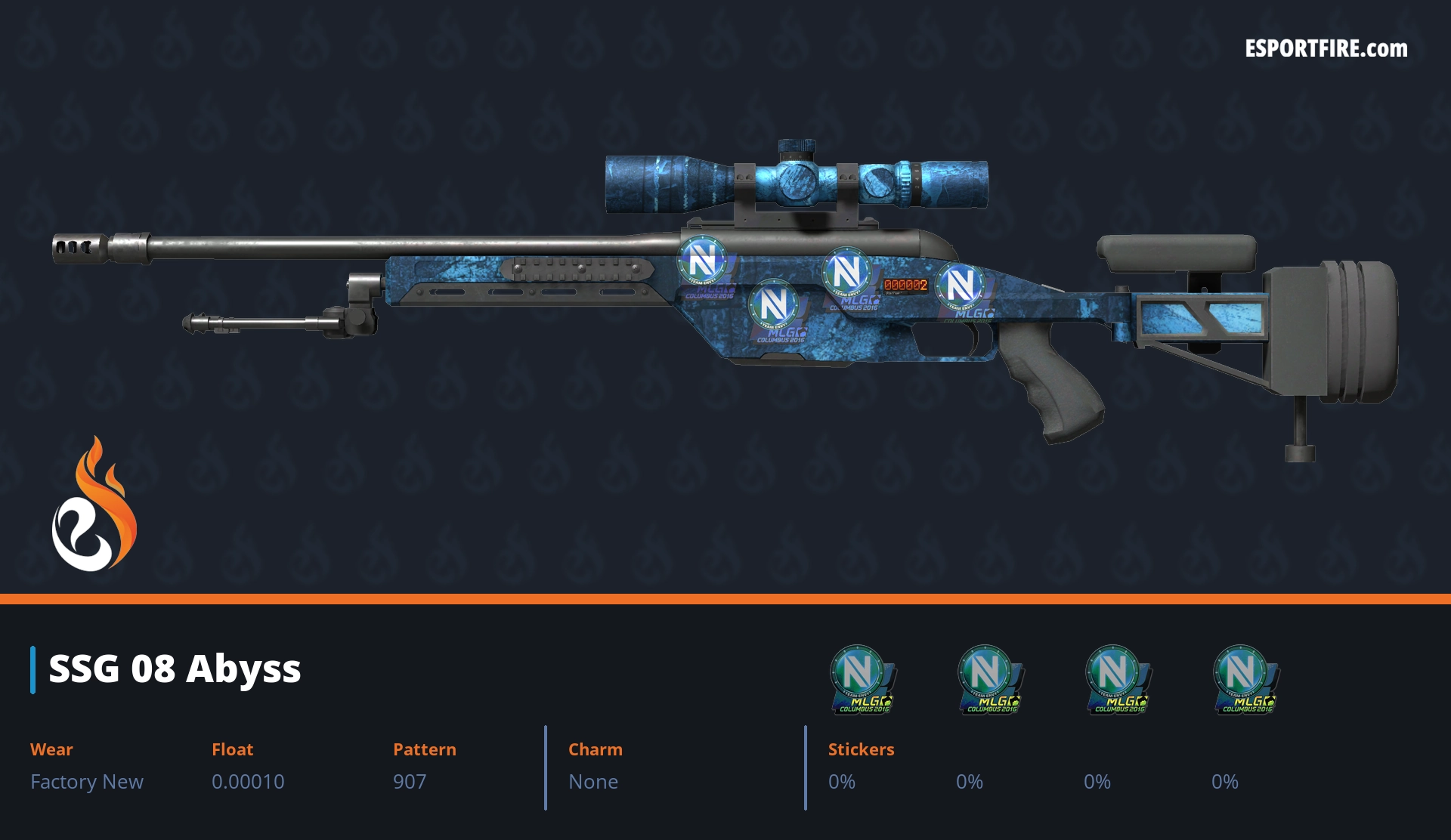Open the ESPORTFIRE.com site link
1451x840 pixels.
point(1326,49)
